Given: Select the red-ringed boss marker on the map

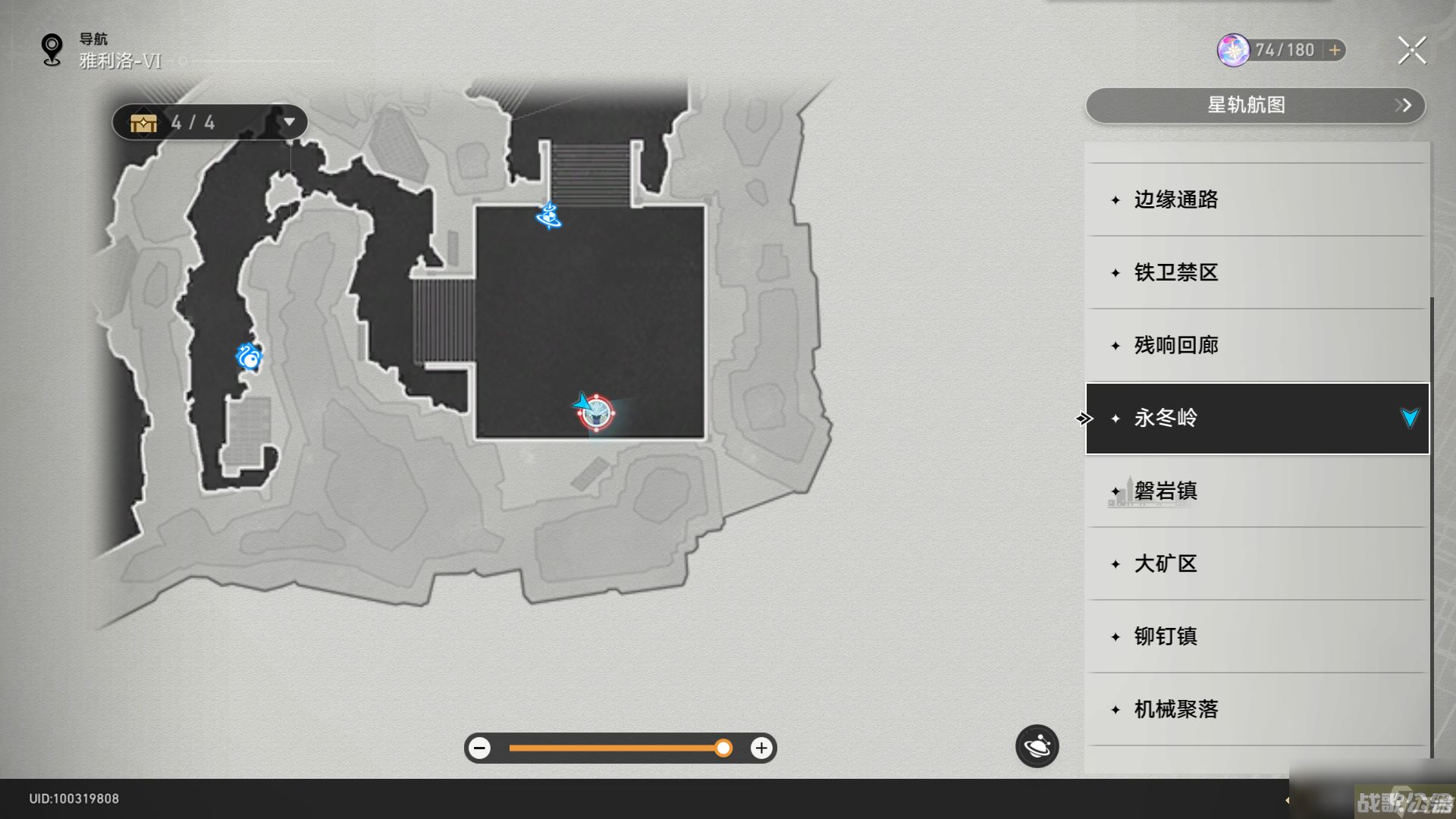Looking at the screenshot, I should click(x=597, y=413).
